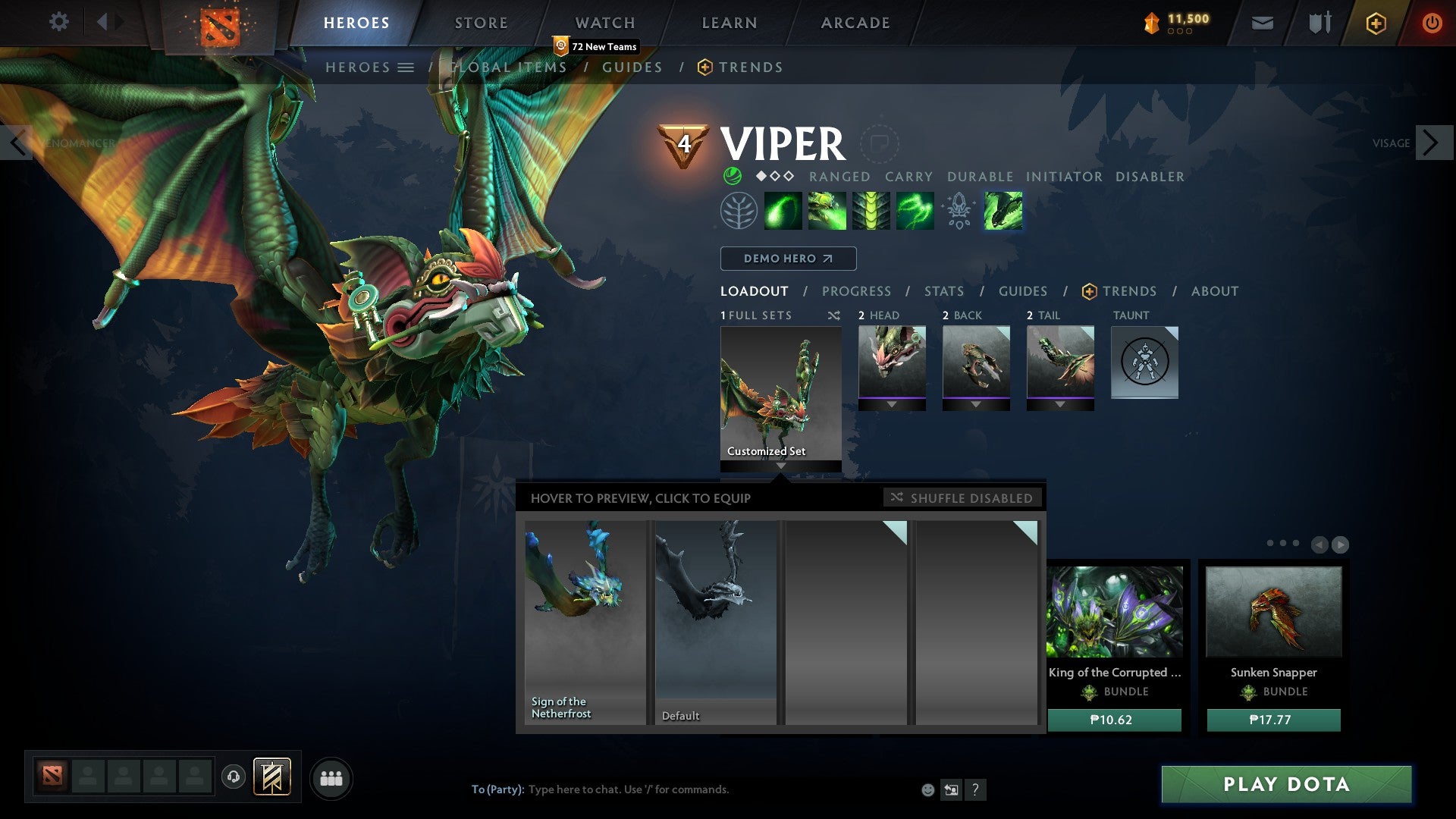Switch to the STATS tab
Screen dimensions: 1456x819
pos(943,291)
